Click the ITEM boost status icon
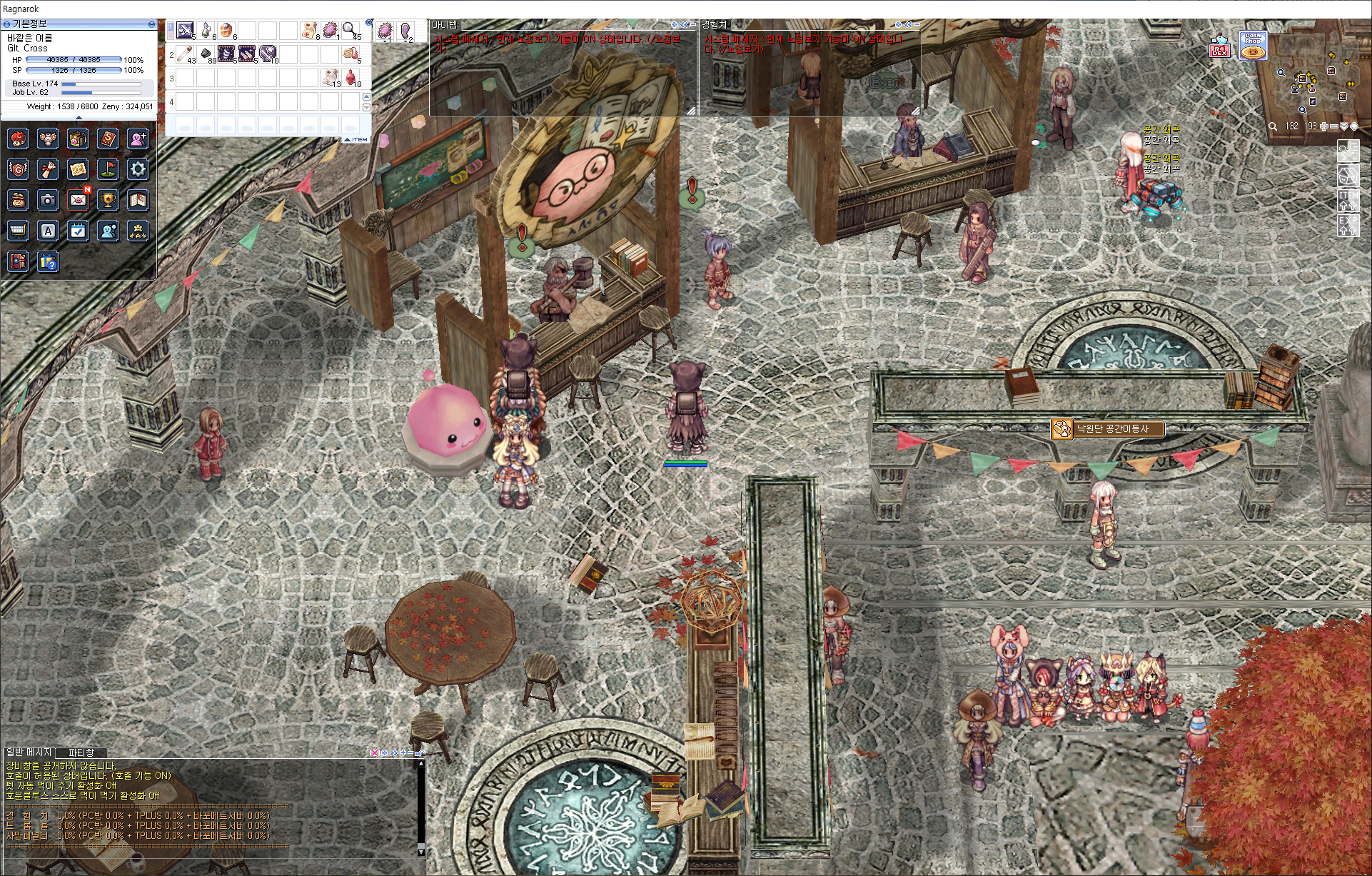 pos(1348,199)
